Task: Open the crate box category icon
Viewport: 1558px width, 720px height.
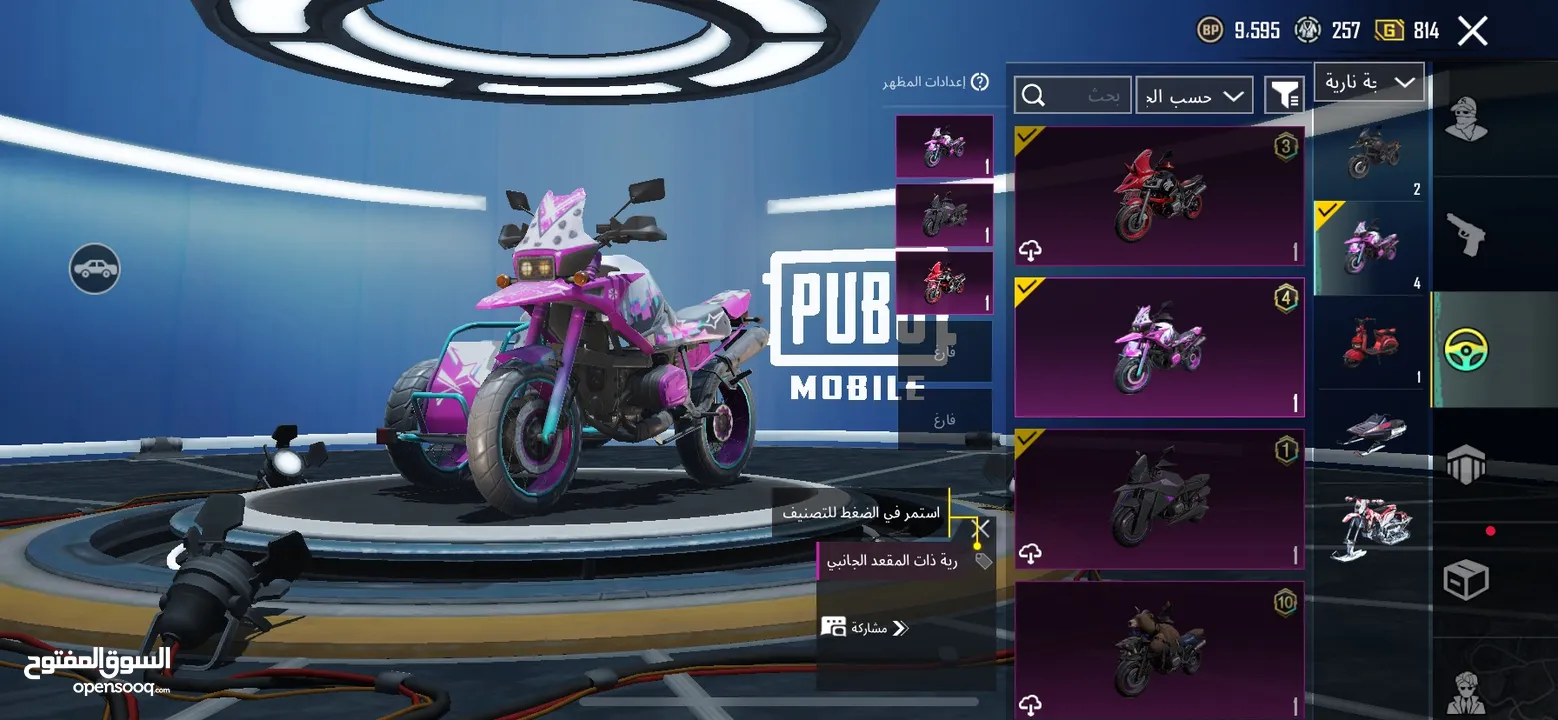Action: coord(1468,580)
